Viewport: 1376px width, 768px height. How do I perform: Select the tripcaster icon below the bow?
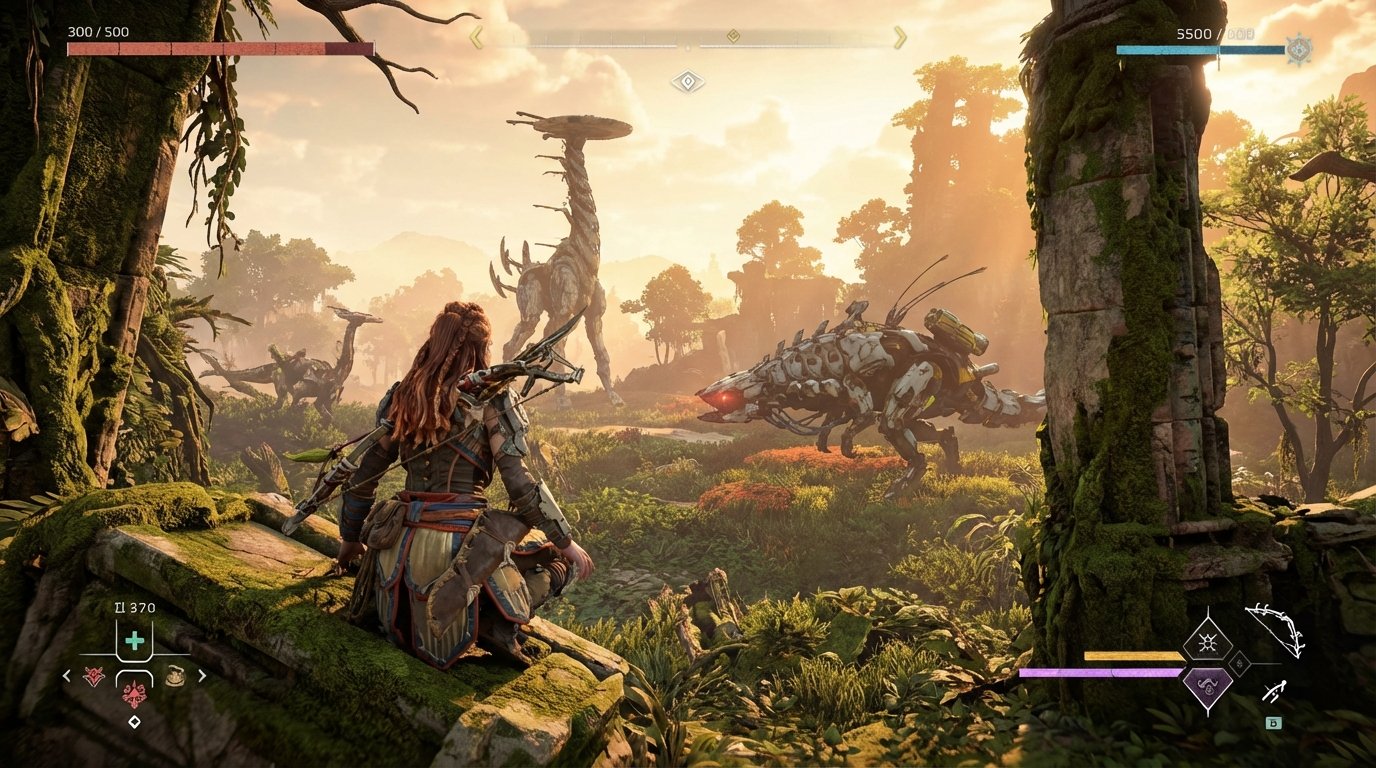1274,691
